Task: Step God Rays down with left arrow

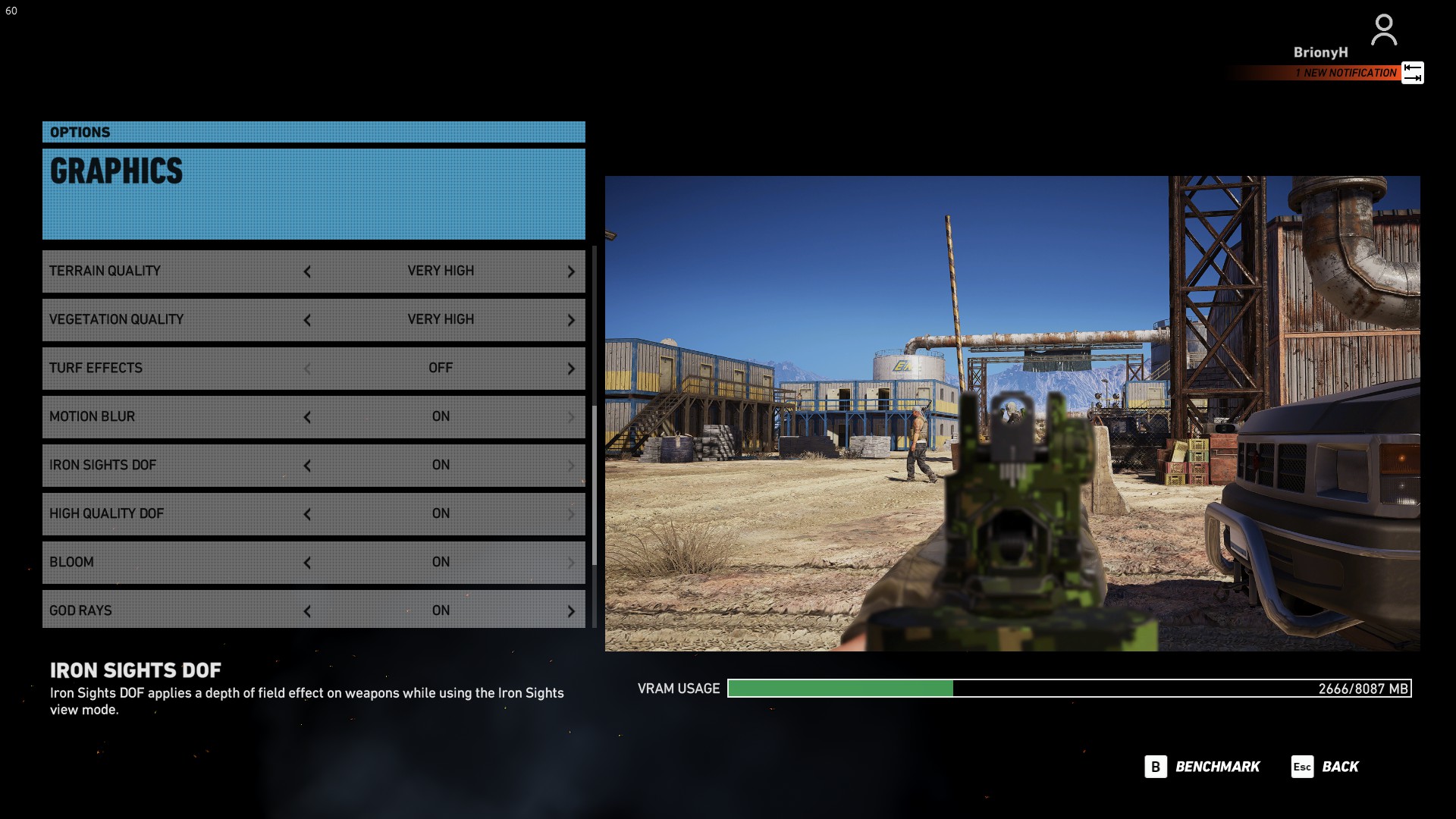Action: point(307,611)
